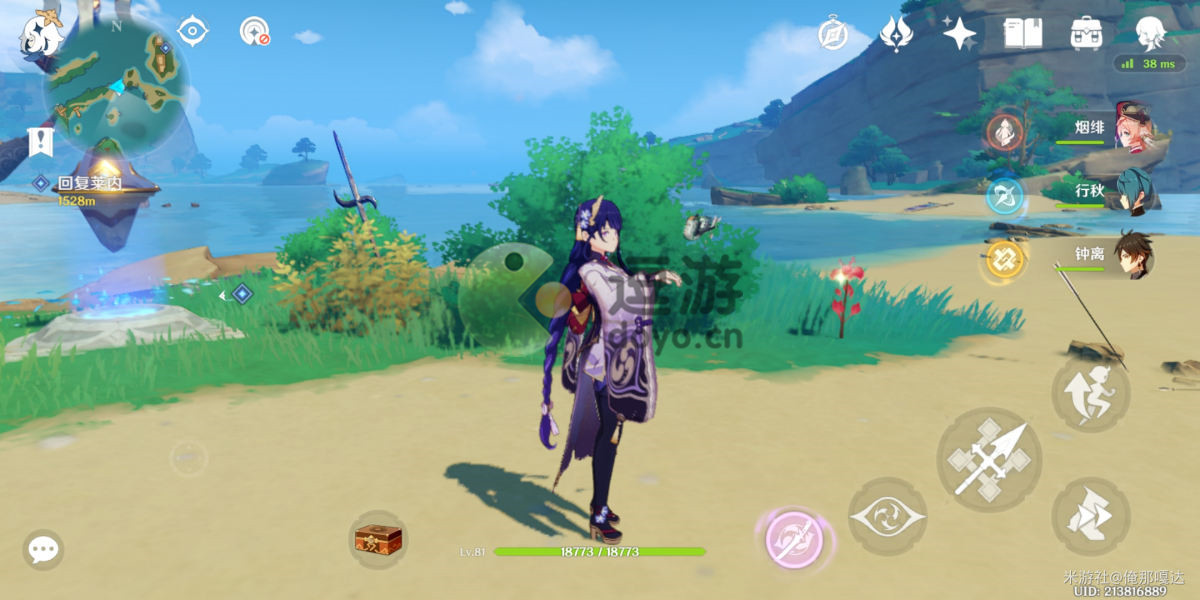1200x600 pixels.
Task: Open the battle pass icon
Action: click(895, 33)
